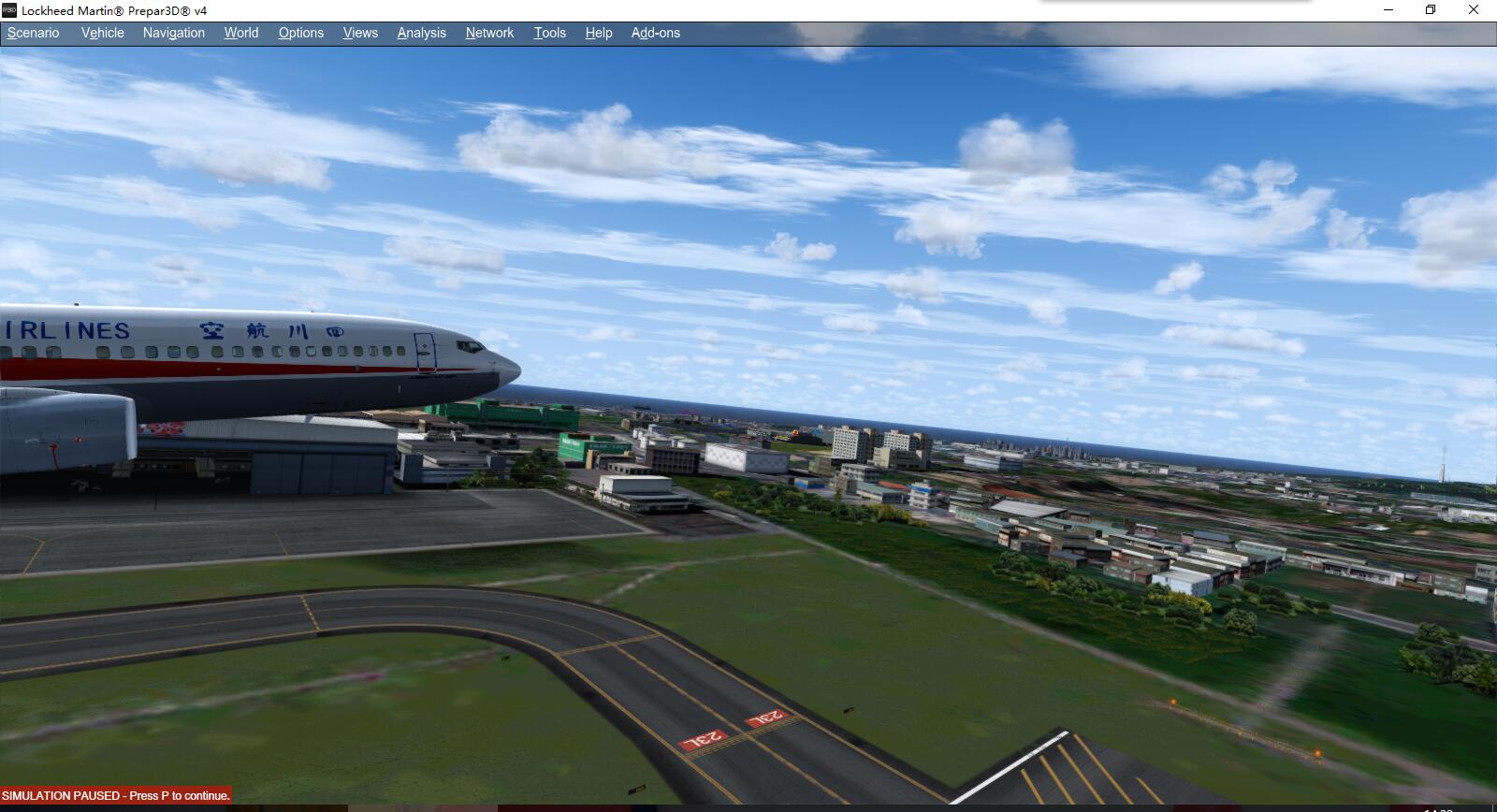Open the World menu

tap(240, 33)
